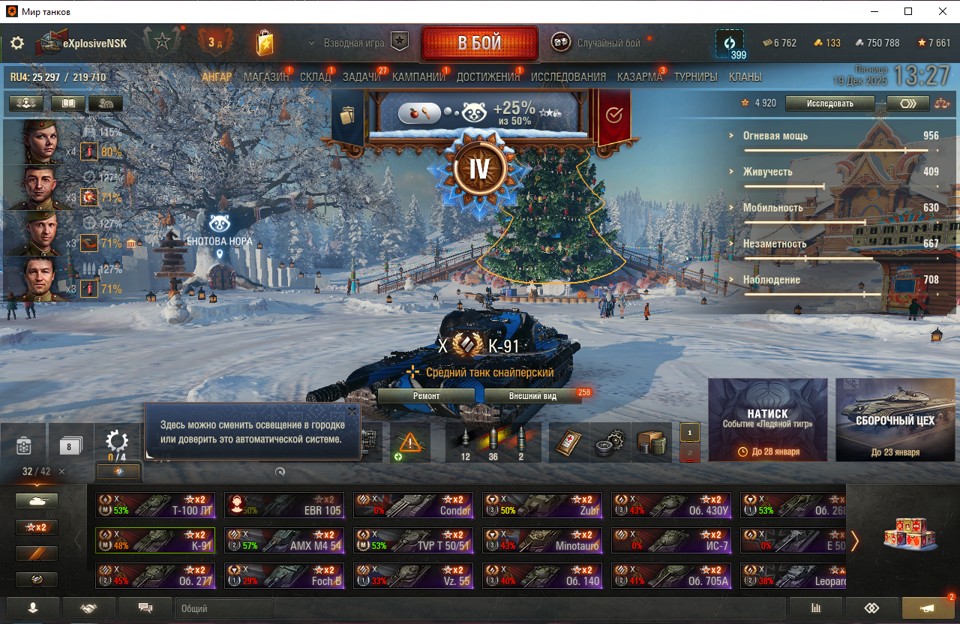
Task: Maximize the Мир танков window
Action: click(x=908, y=11)
